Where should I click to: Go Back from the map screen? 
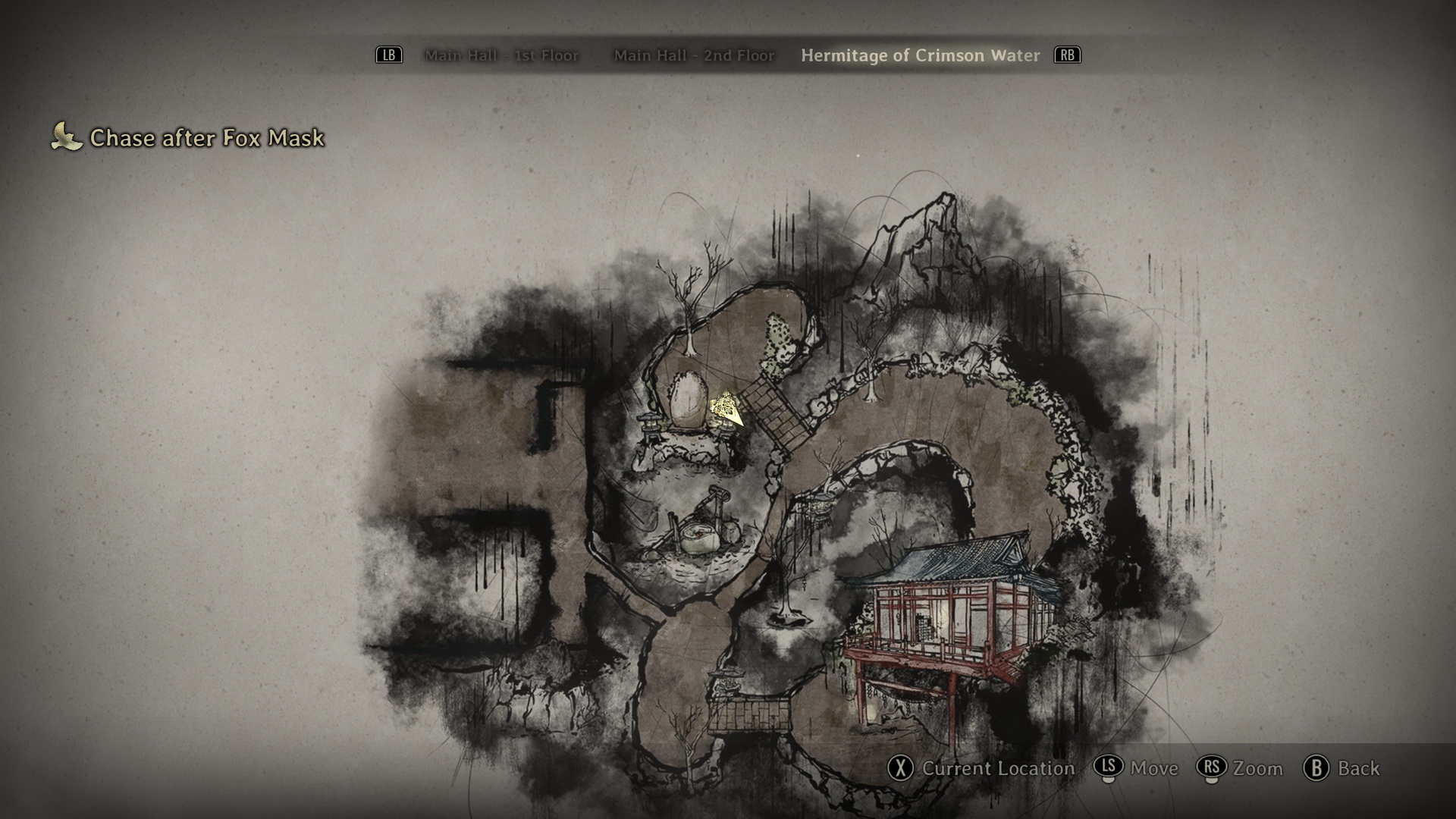(x=1342, y=768)
